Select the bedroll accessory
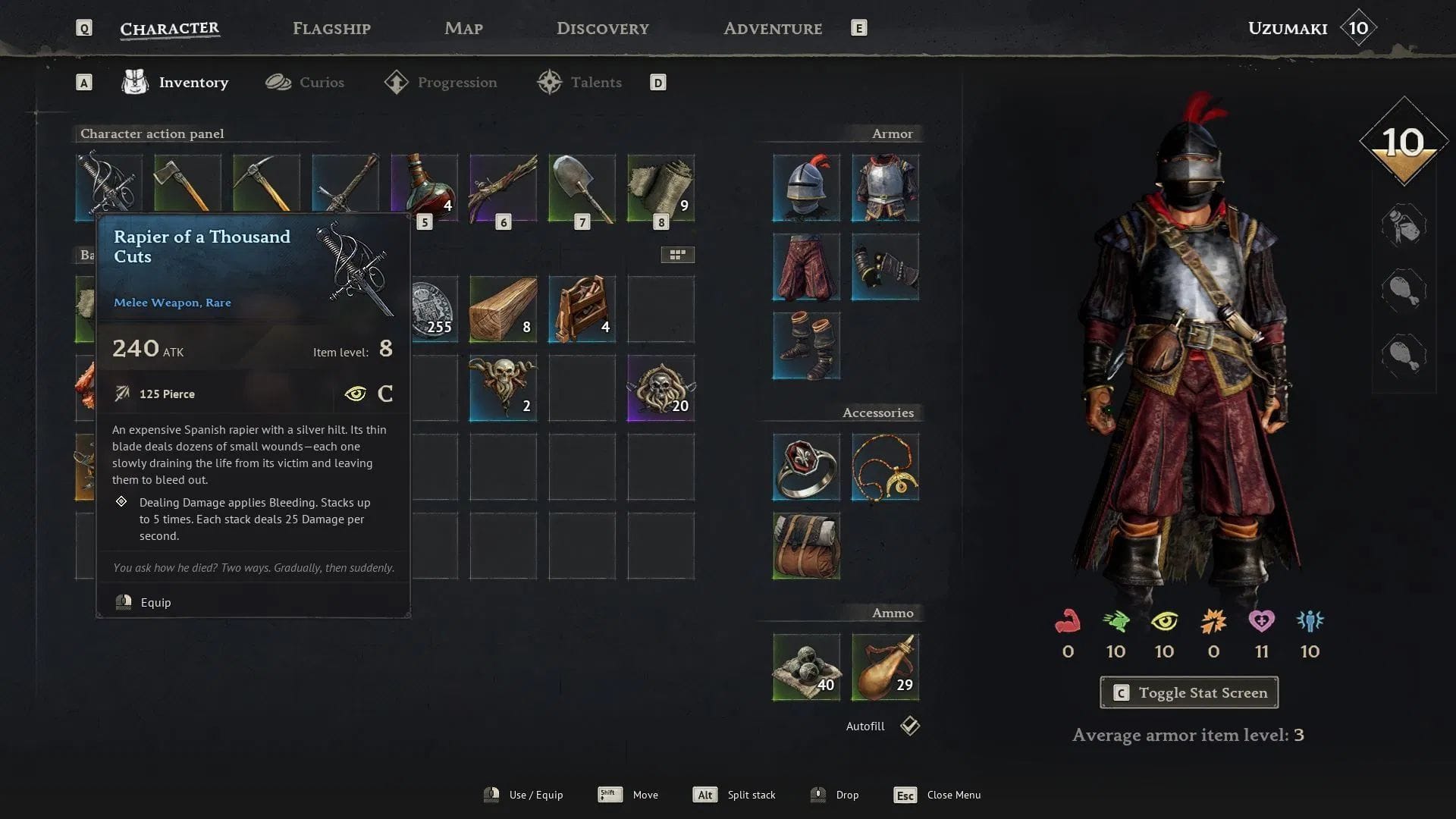This screenshot has width=1456, height=819. (x=806, y=546)
